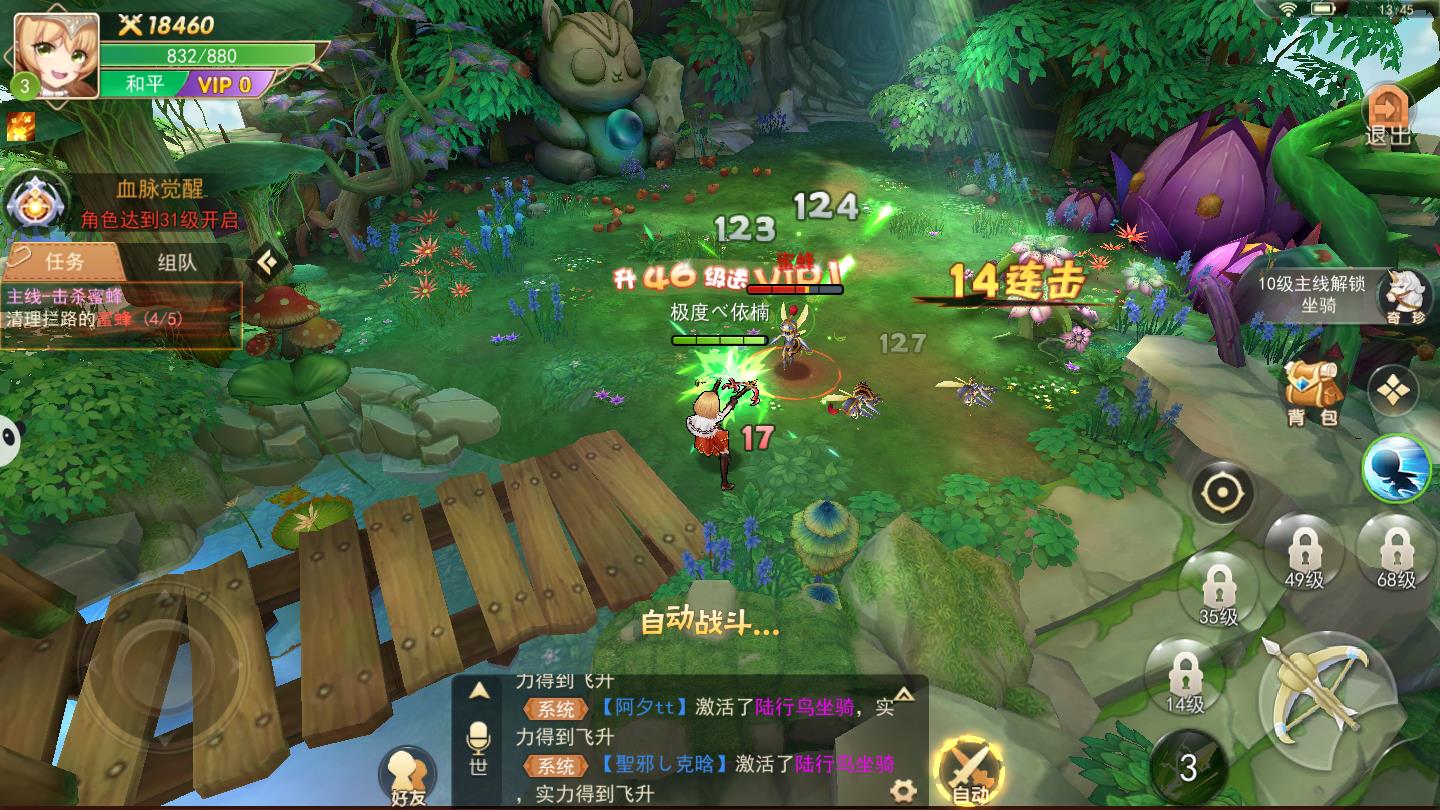The image size is (1440, 810).
Task: Tap the 和平 peace mode button
Action: tap(145, 84)
